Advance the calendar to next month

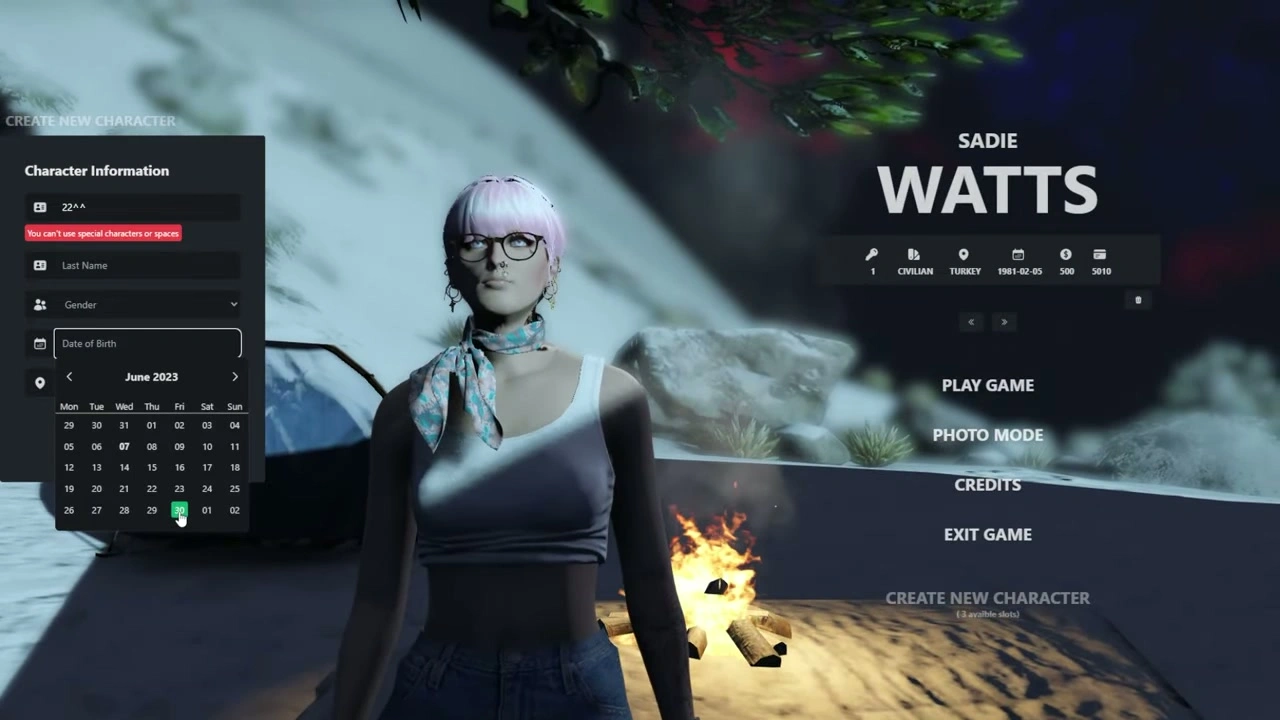(x=235, y=377)
